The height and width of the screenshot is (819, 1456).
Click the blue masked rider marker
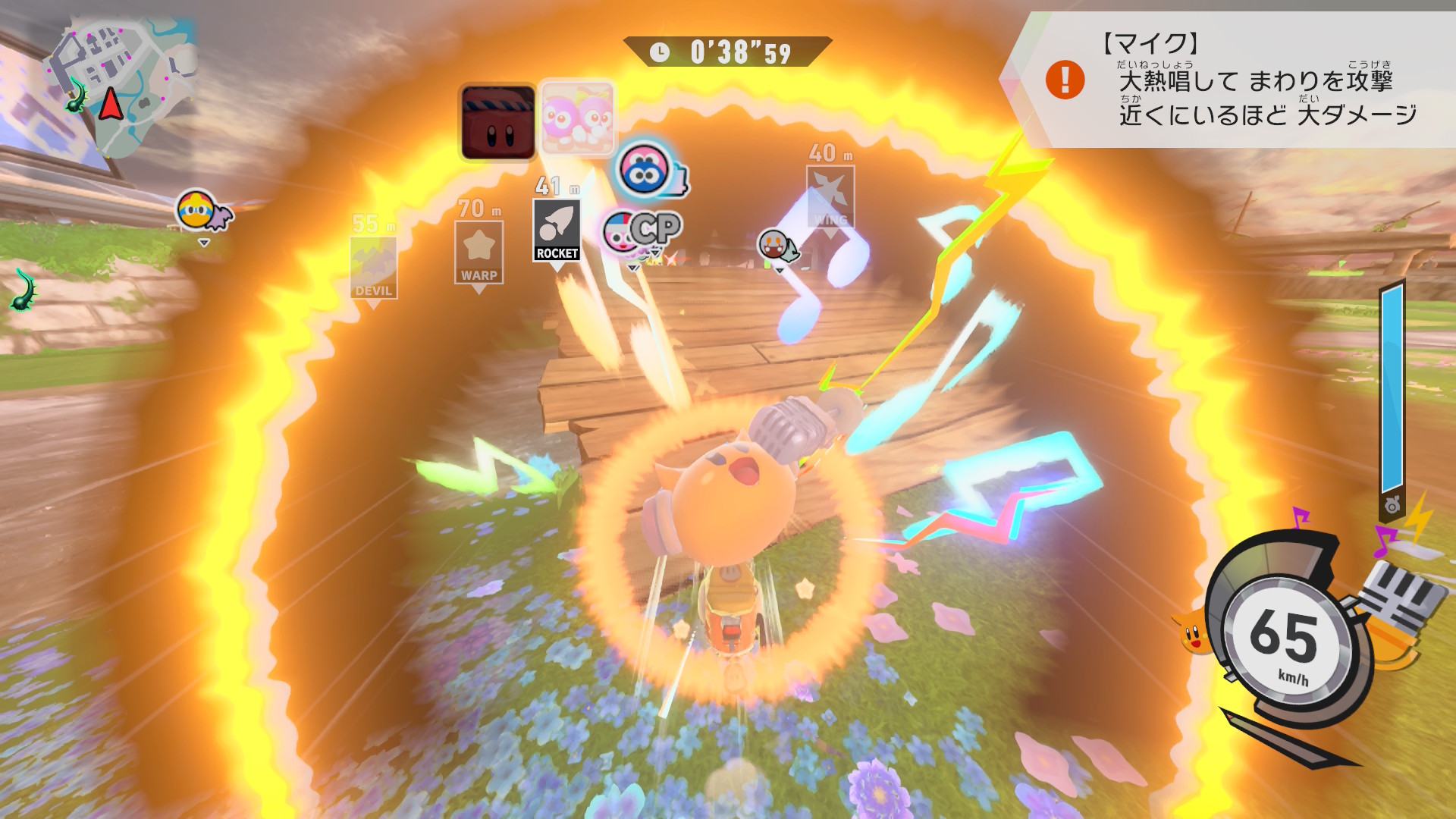click(x=646, y=170)
